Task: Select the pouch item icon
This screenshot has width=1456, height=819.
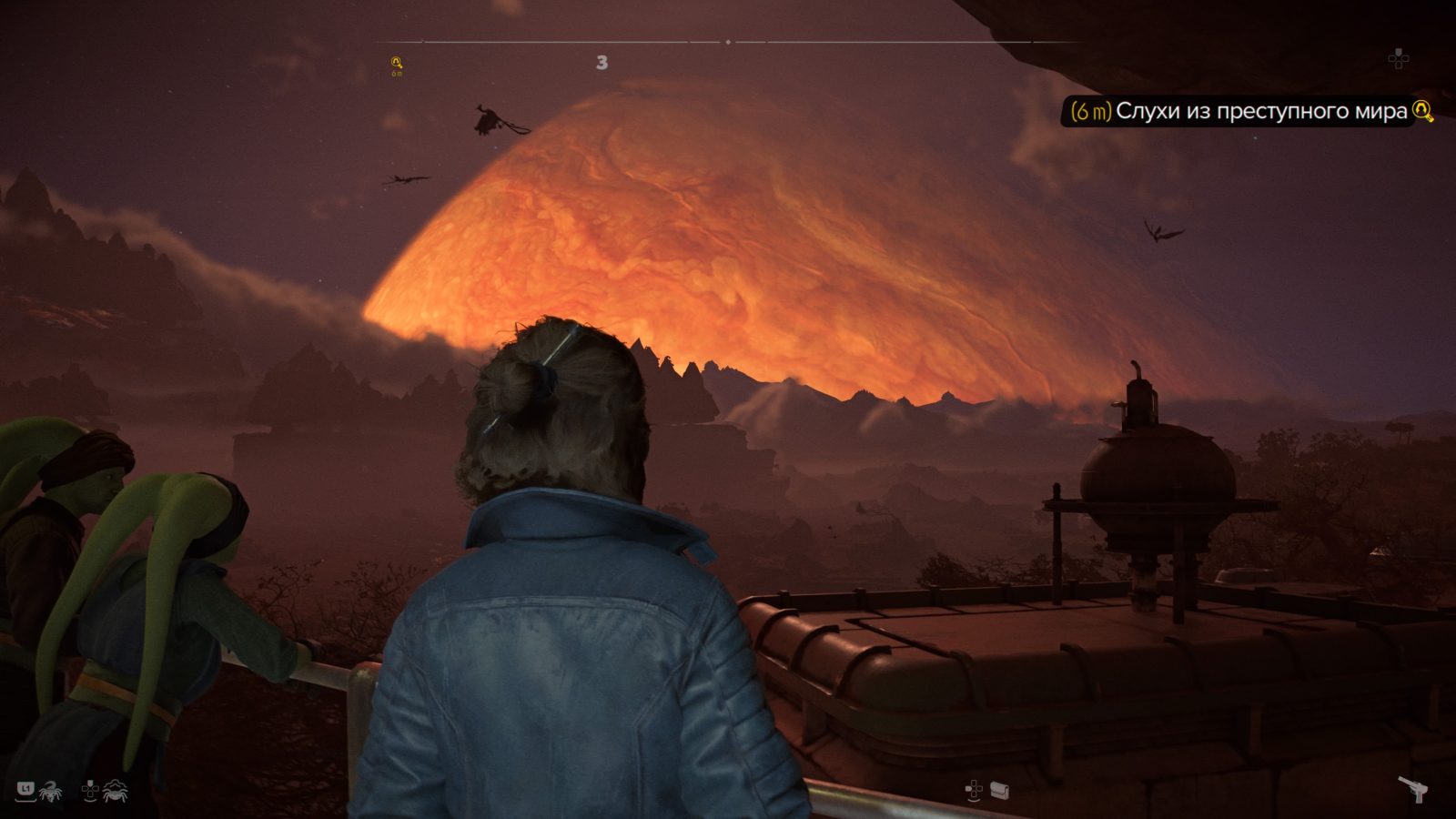Action: 1000,791
